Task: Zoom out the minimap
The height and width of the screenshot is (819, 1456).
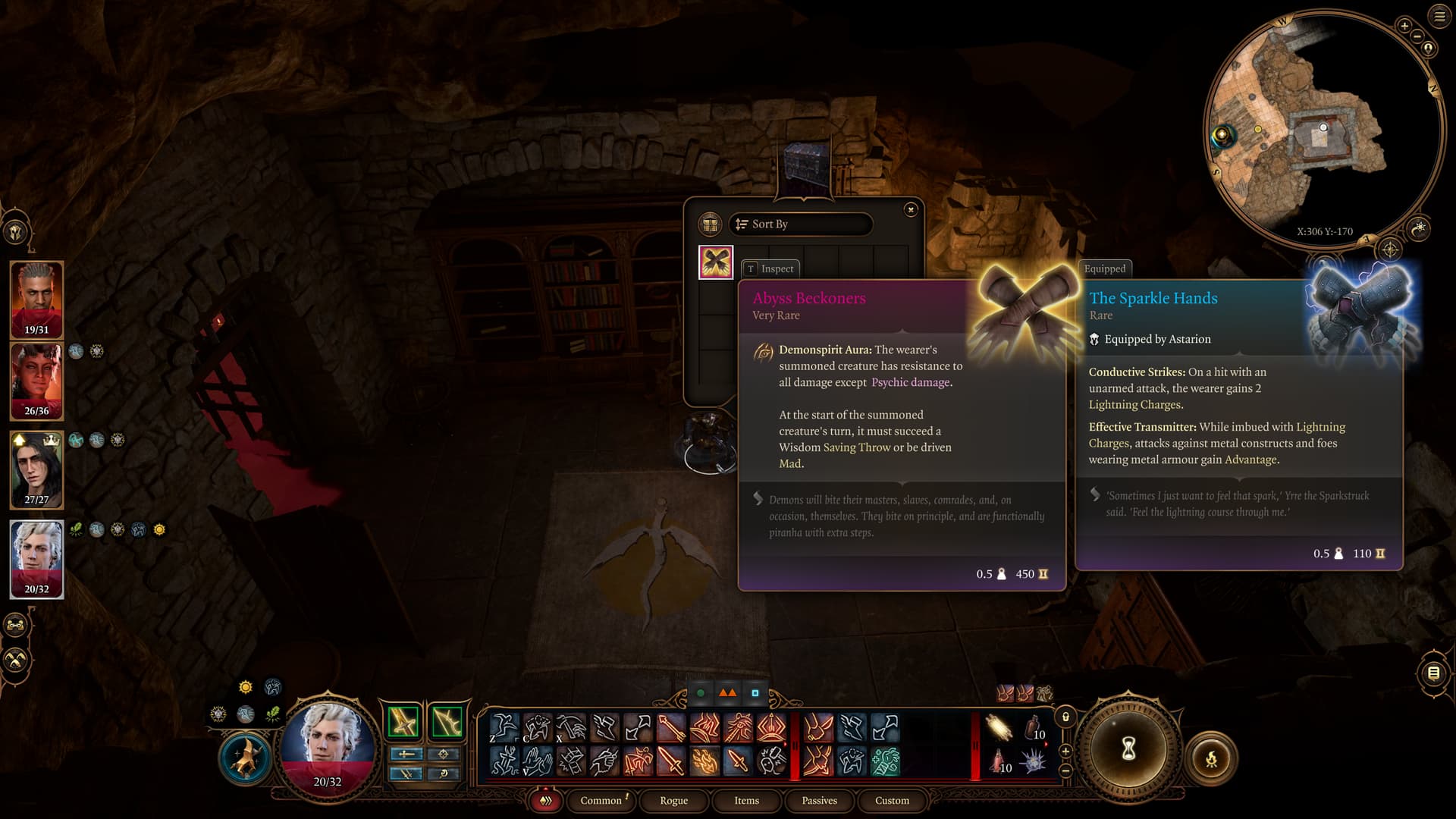Action: click(x=1417, y=36)
